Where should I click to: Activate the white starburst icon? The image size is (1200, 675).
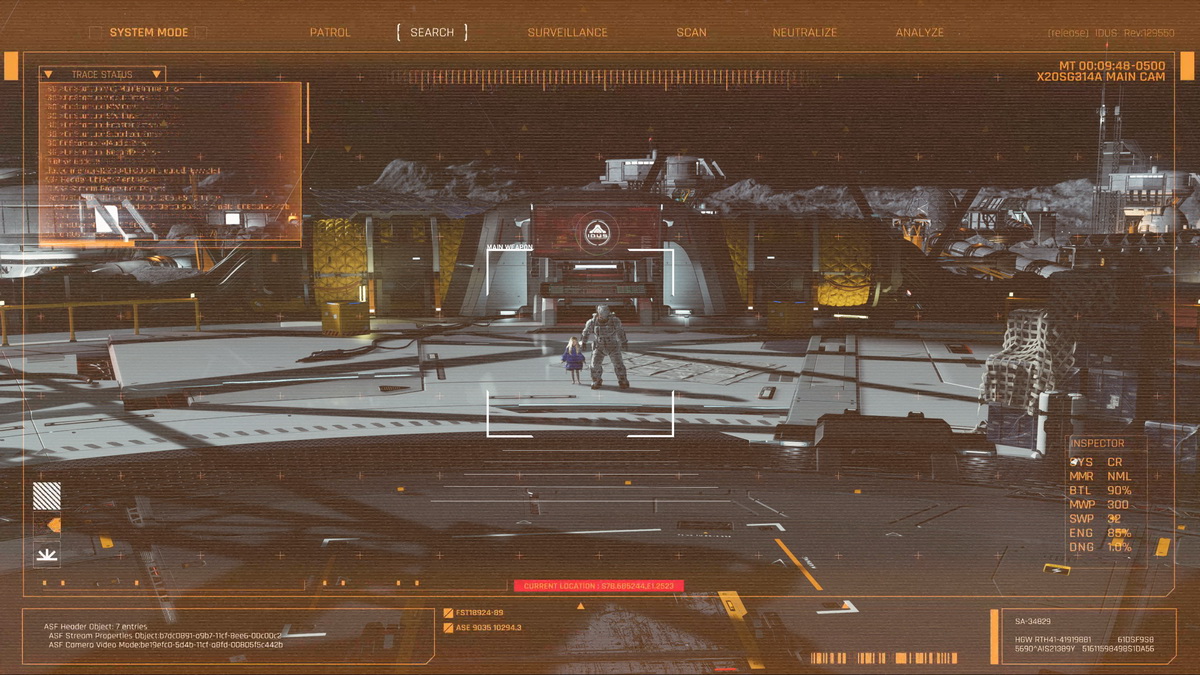(x=47, y=553)
